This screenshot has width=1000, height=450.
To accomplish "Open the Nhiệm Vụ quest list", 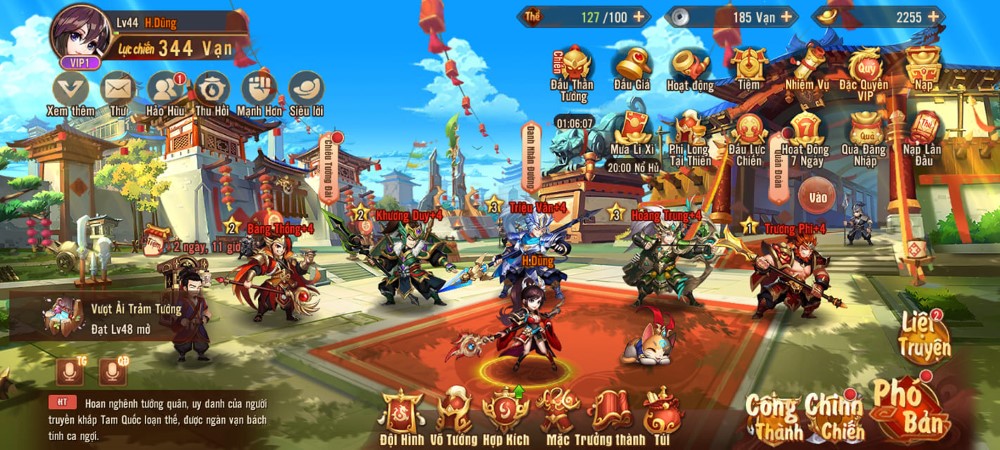I will click(x=806, y=66).
